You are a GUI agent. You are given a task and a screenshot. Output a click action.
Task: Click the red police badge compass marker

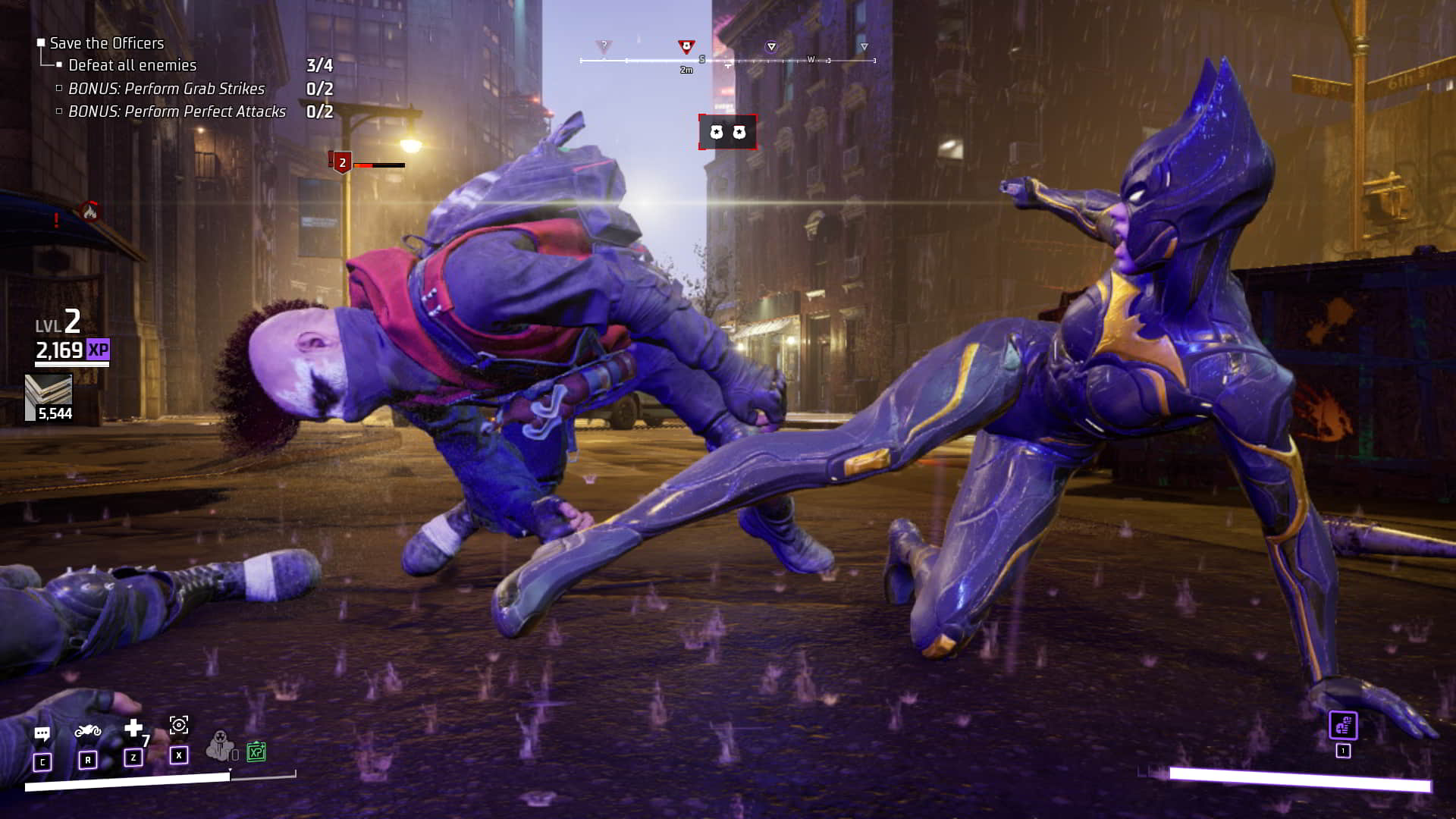coord(686,47)
